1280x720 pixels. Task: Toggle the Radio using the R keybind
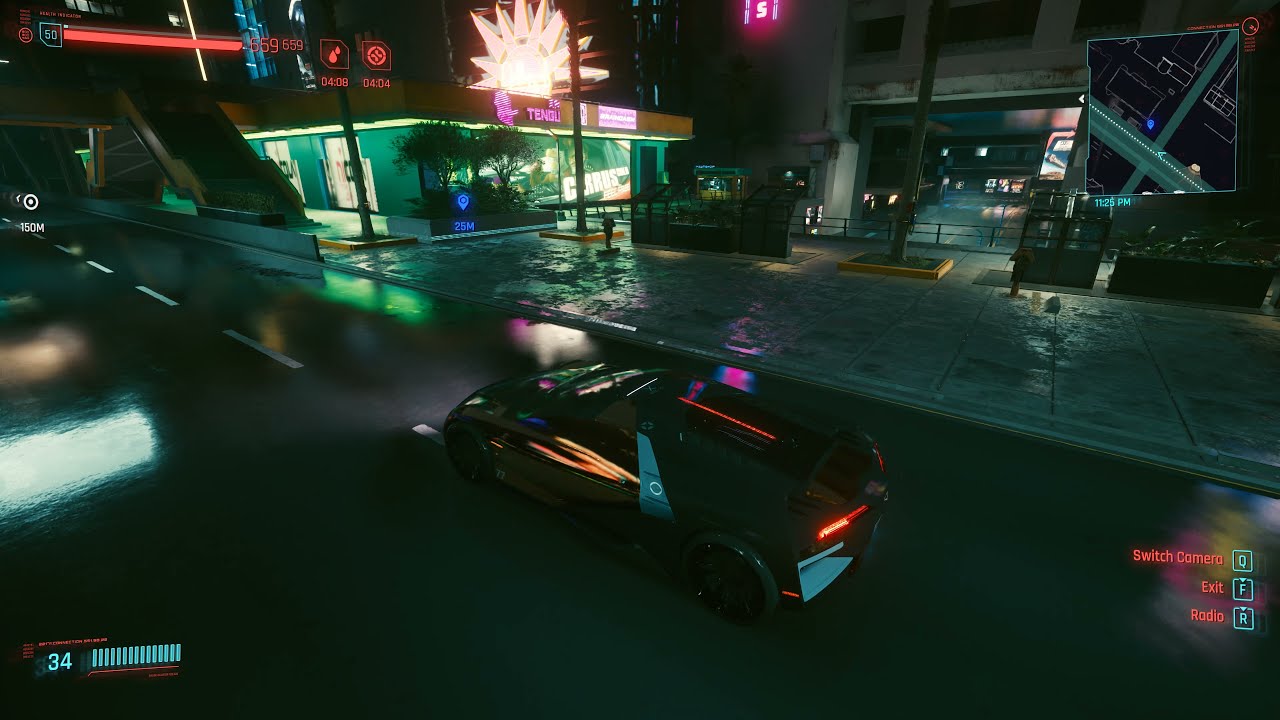coord(1243,616)
